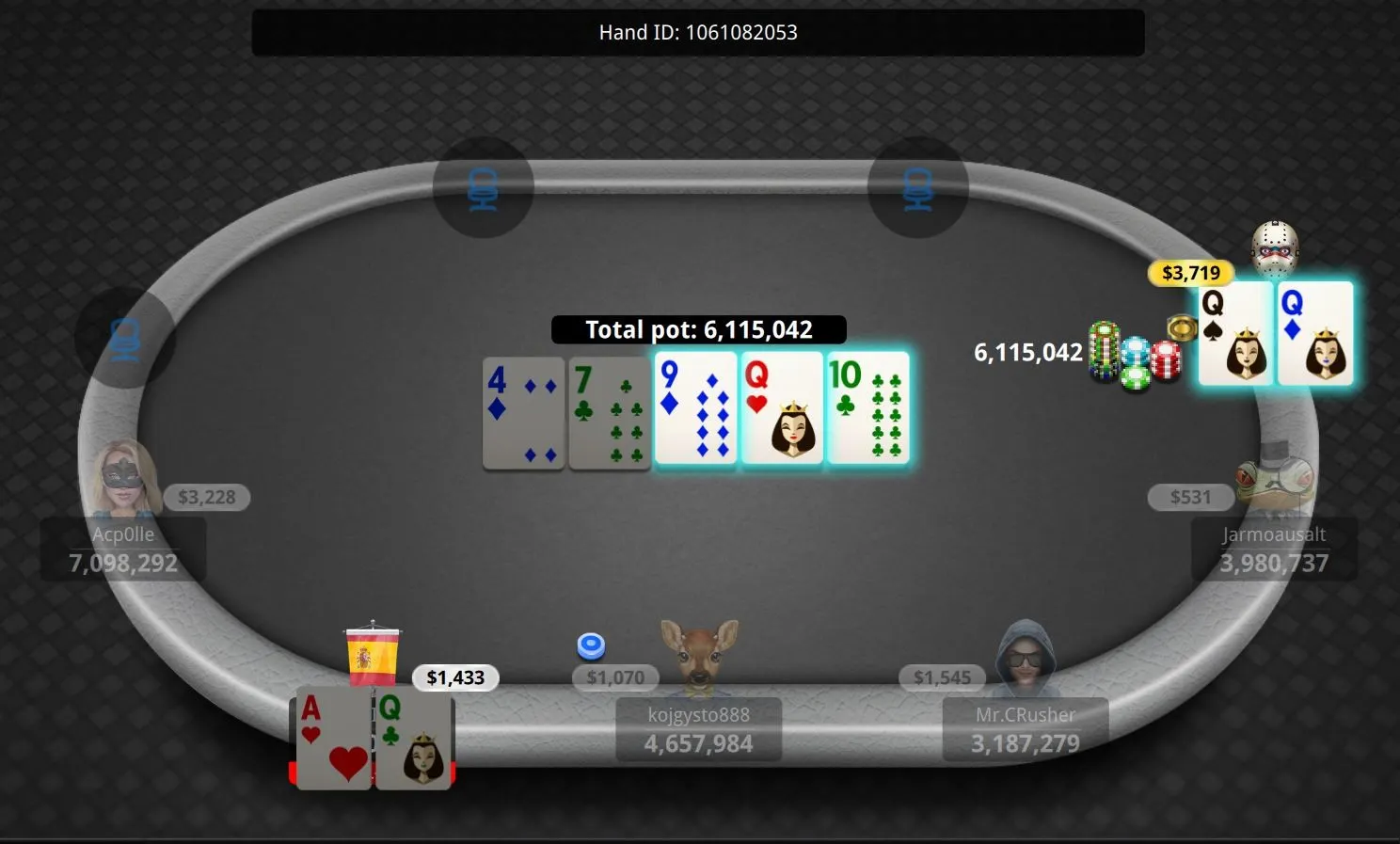The height and width of the screenshot is (844, 1400).
Task: Take the empty seat nearest Acp0lle
Action: (125, 338)
